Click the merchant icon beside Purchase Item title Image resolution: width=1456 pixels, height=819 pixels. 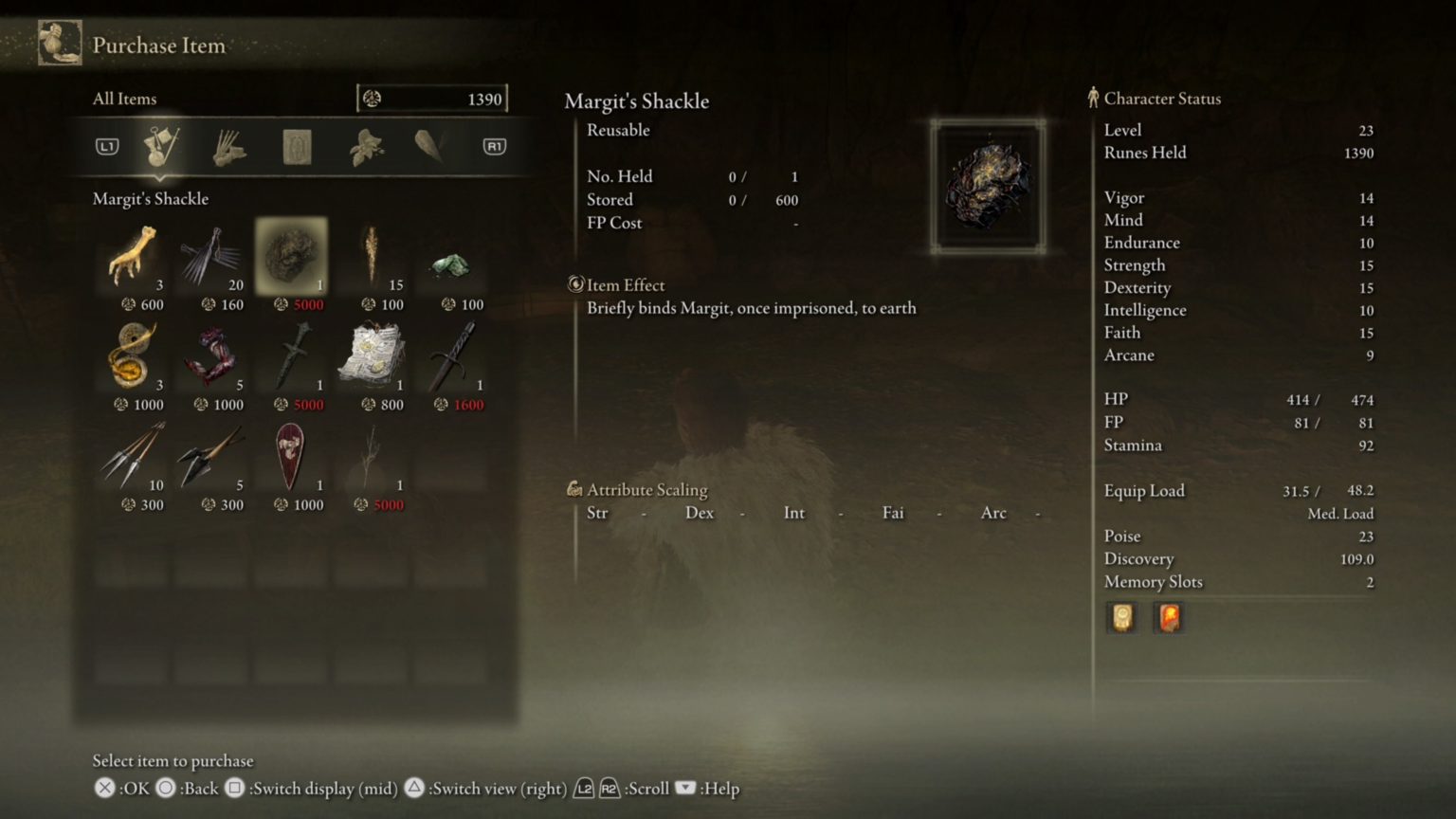pos(59,42)
